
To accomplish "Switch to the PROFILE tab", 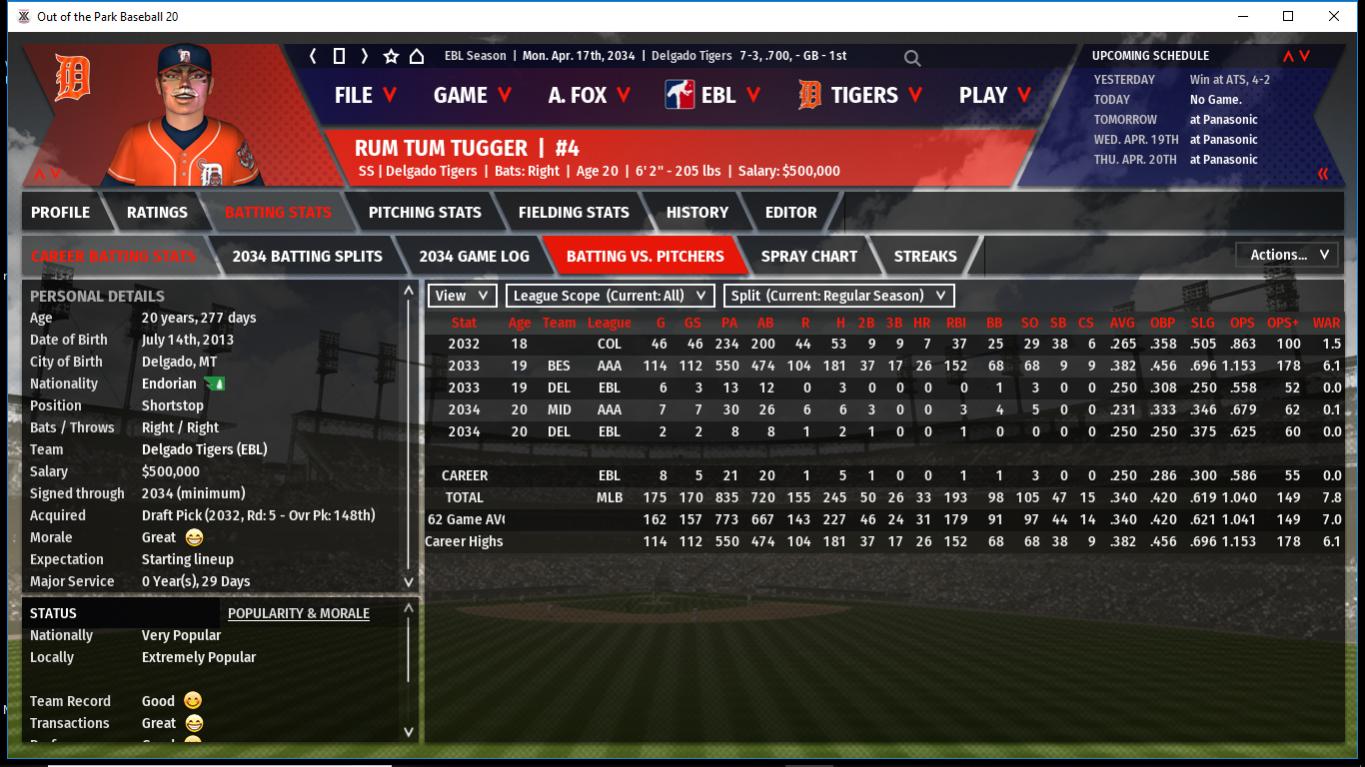I will point(60,212).
